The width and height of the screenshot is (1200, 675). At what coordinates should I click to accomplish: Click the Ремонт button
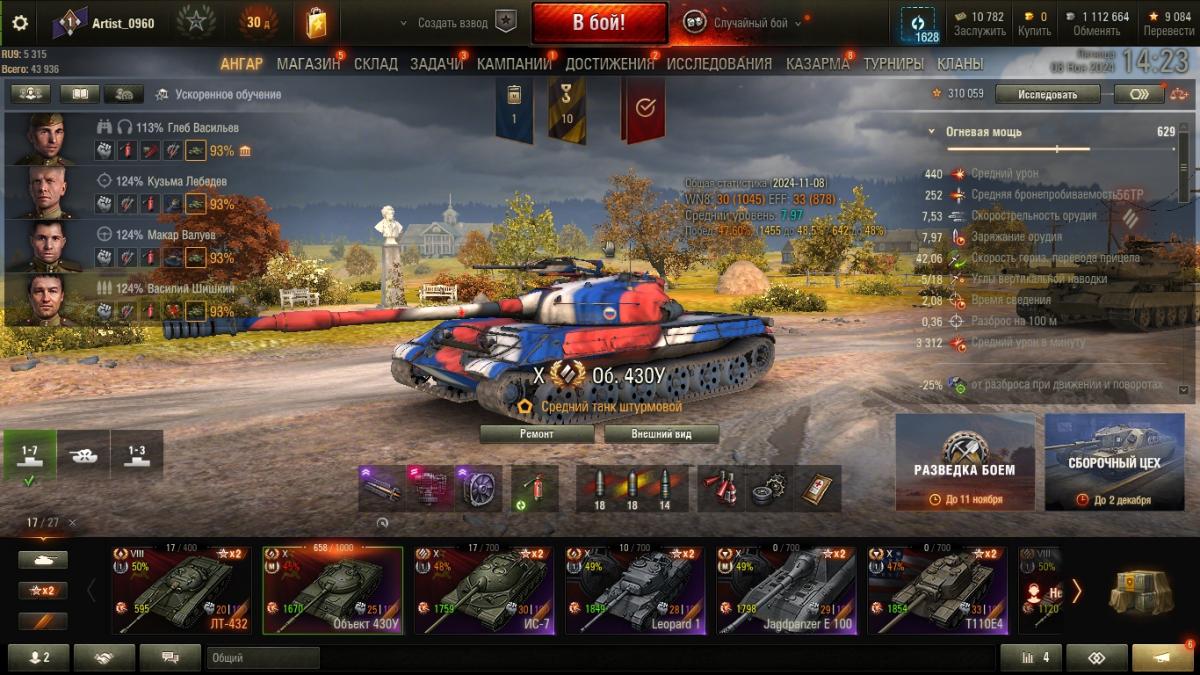click(x=538, y=434)
